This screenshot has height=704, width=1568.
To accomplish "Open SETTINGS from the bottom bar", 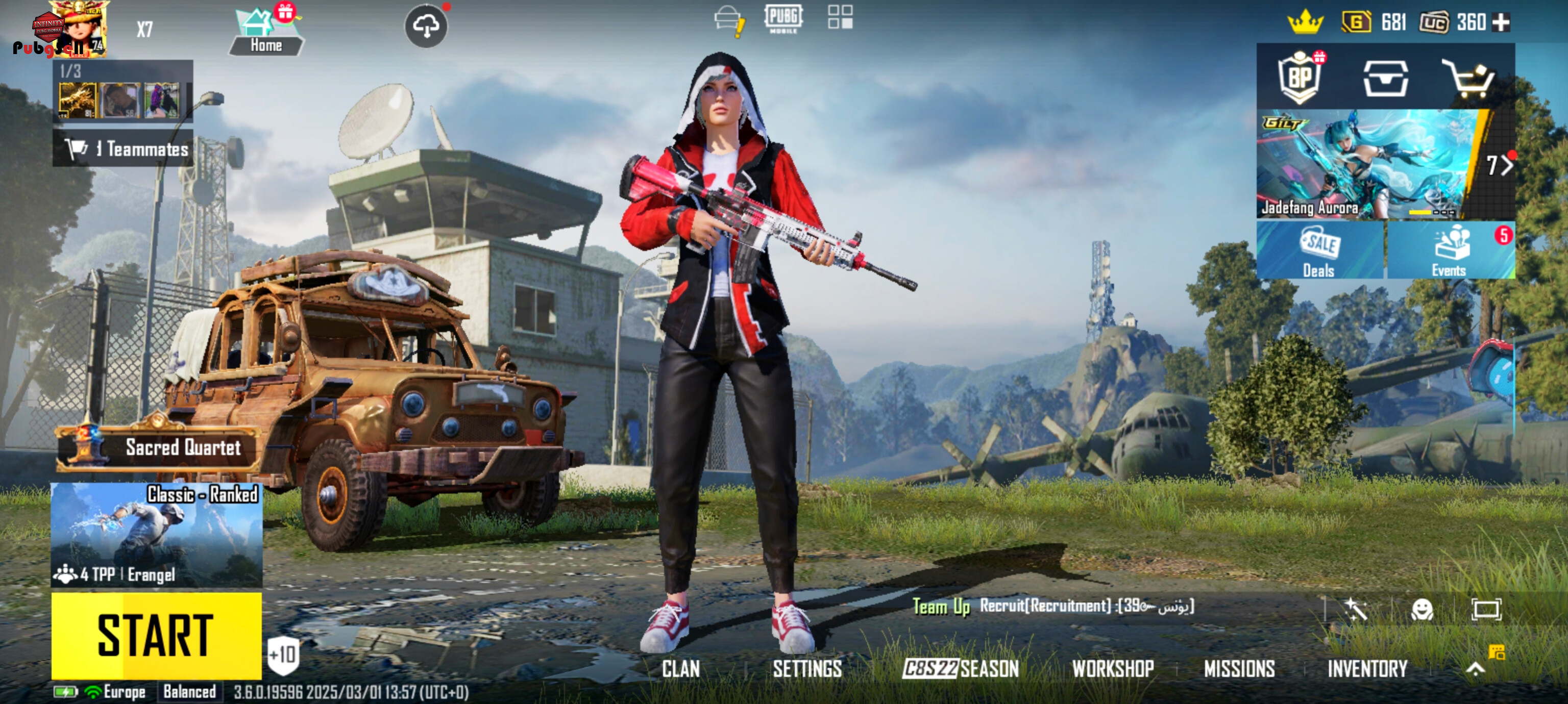I will [x=807, y=669].
